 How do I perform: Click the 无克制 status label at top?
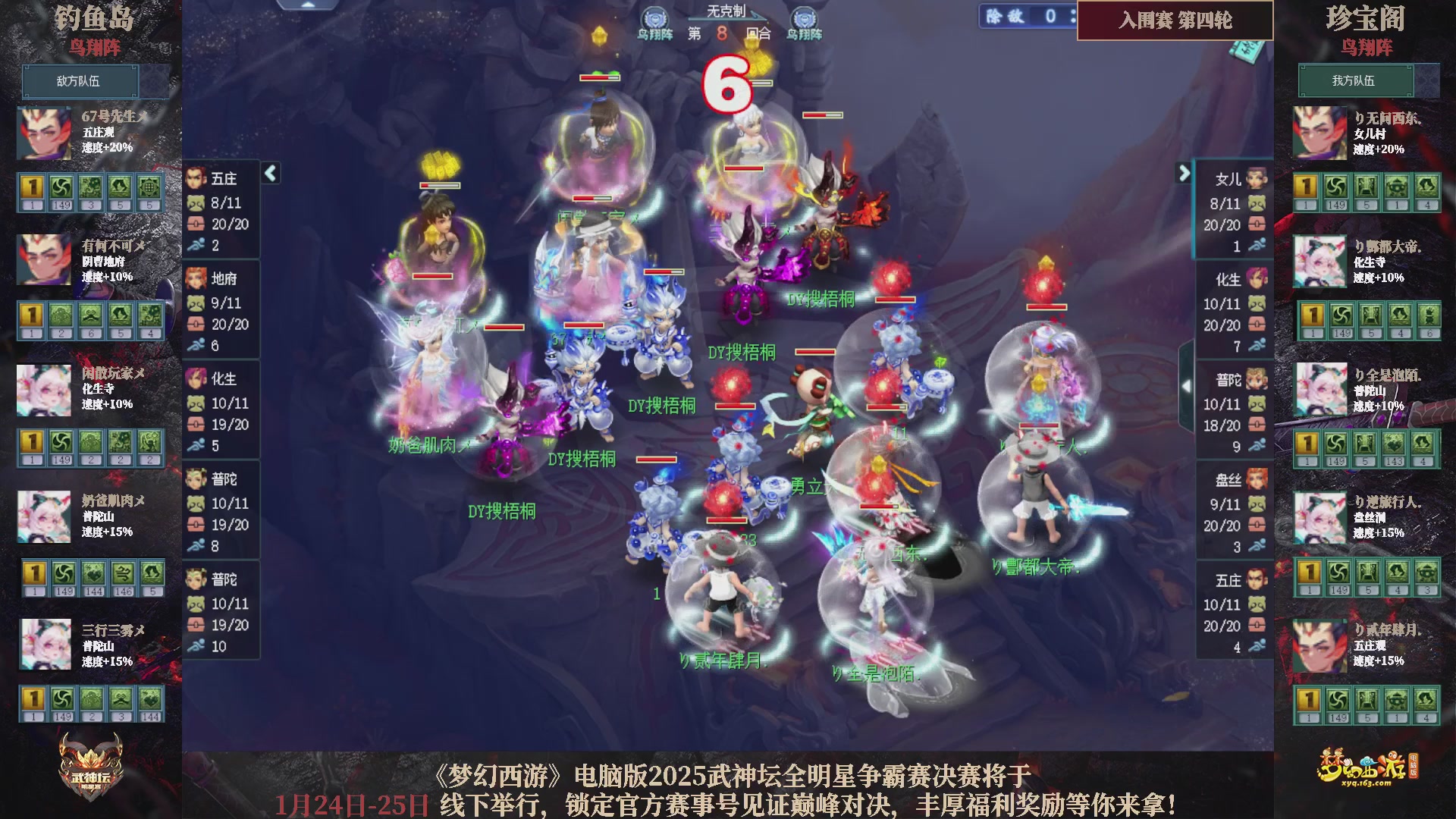728,9
